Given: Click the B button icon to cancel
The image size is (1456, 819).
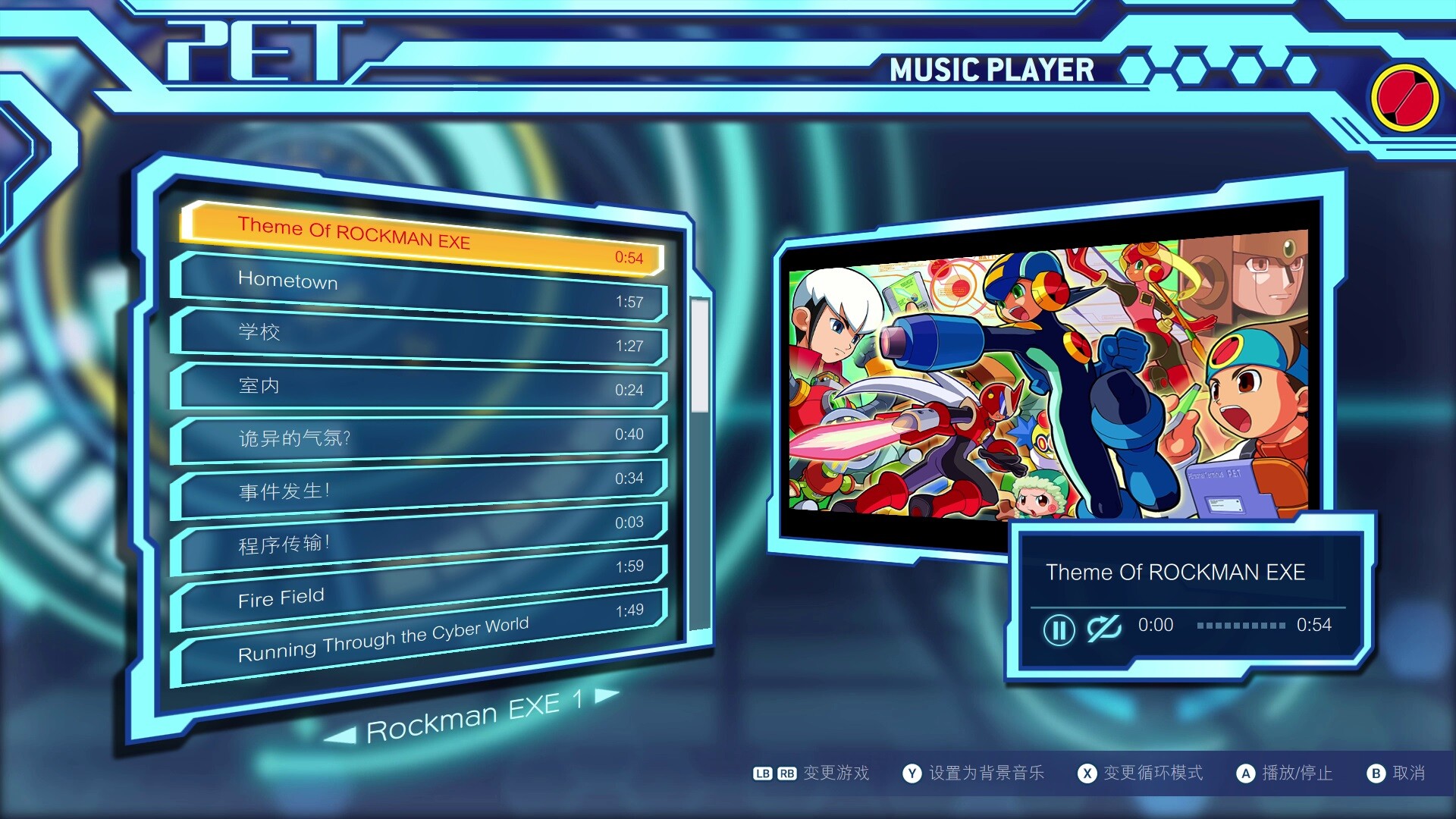Looking at the screenshot, I should coord(1377,774).
